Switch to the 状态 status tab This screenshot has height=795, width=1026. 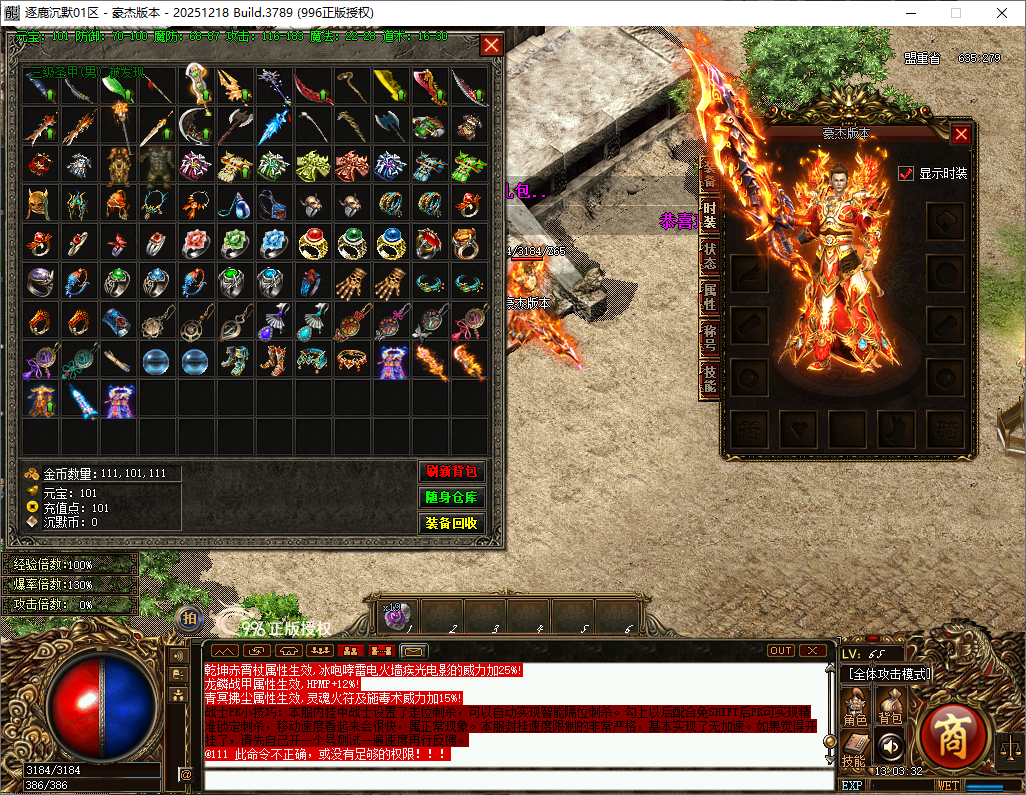point(709,257)
